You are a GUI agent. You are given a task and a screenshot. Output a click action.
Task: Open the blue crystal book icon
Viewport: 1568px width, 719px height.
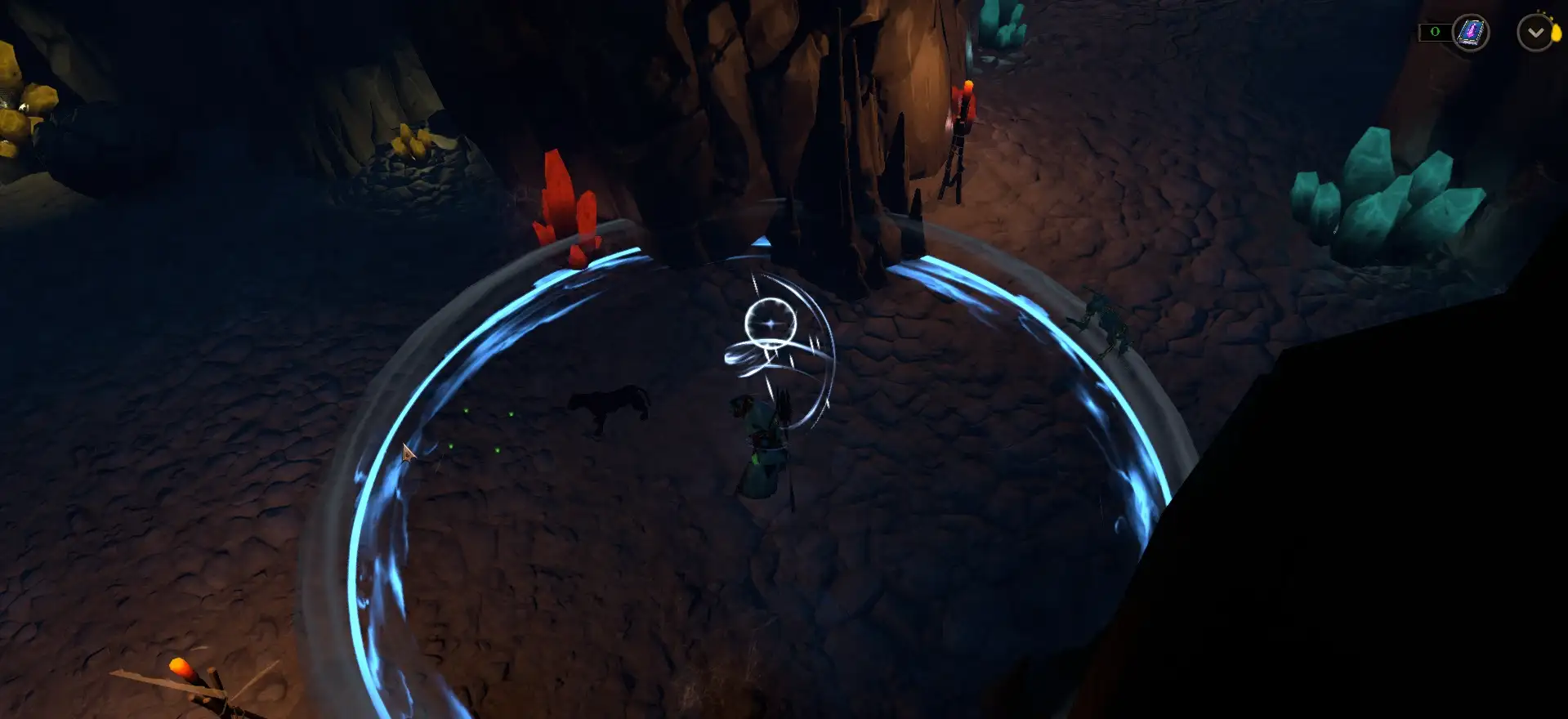(1471, 33)
